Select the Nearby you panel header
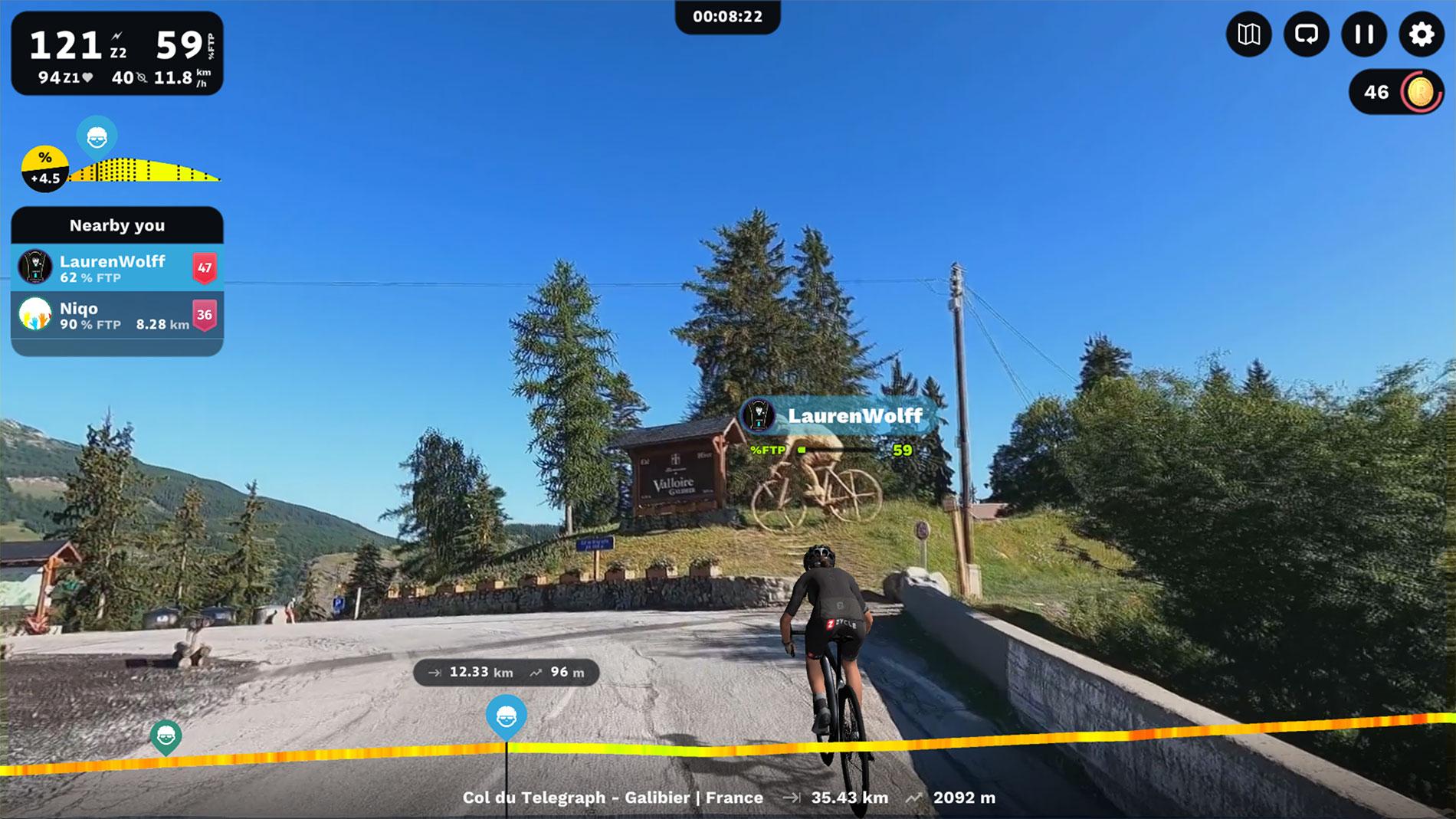Viewport: 1456px width, 819px height. pyautogui.click(x=117, y=225)
